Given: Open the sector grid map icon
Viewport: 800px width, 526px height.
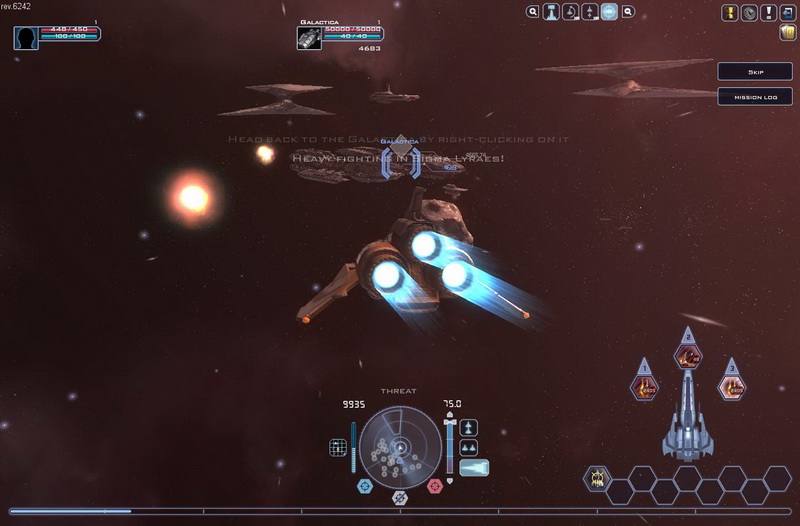Looking at the screenshot, I should (x=338, y=447).
